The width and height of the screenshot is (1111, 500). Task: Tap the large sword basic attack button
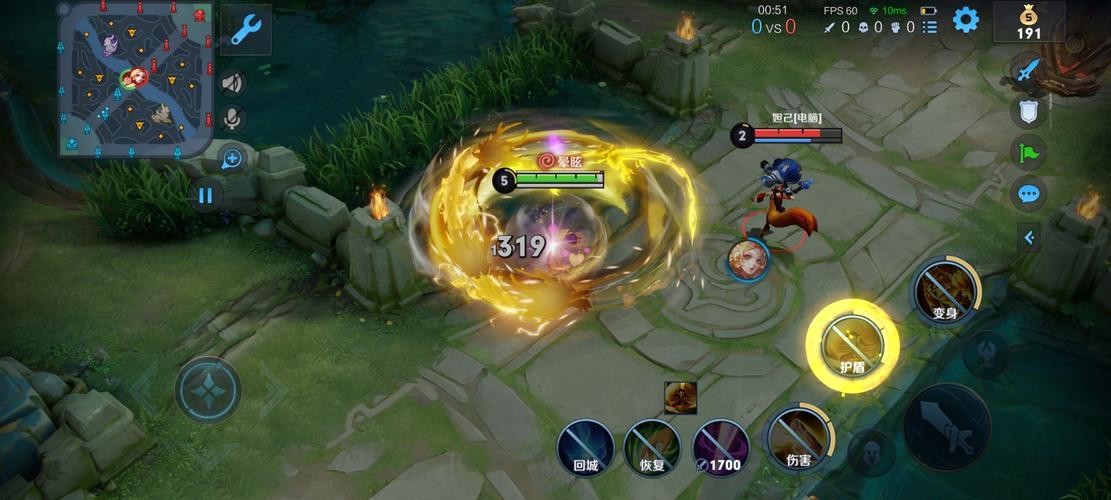tap(946, 426)
